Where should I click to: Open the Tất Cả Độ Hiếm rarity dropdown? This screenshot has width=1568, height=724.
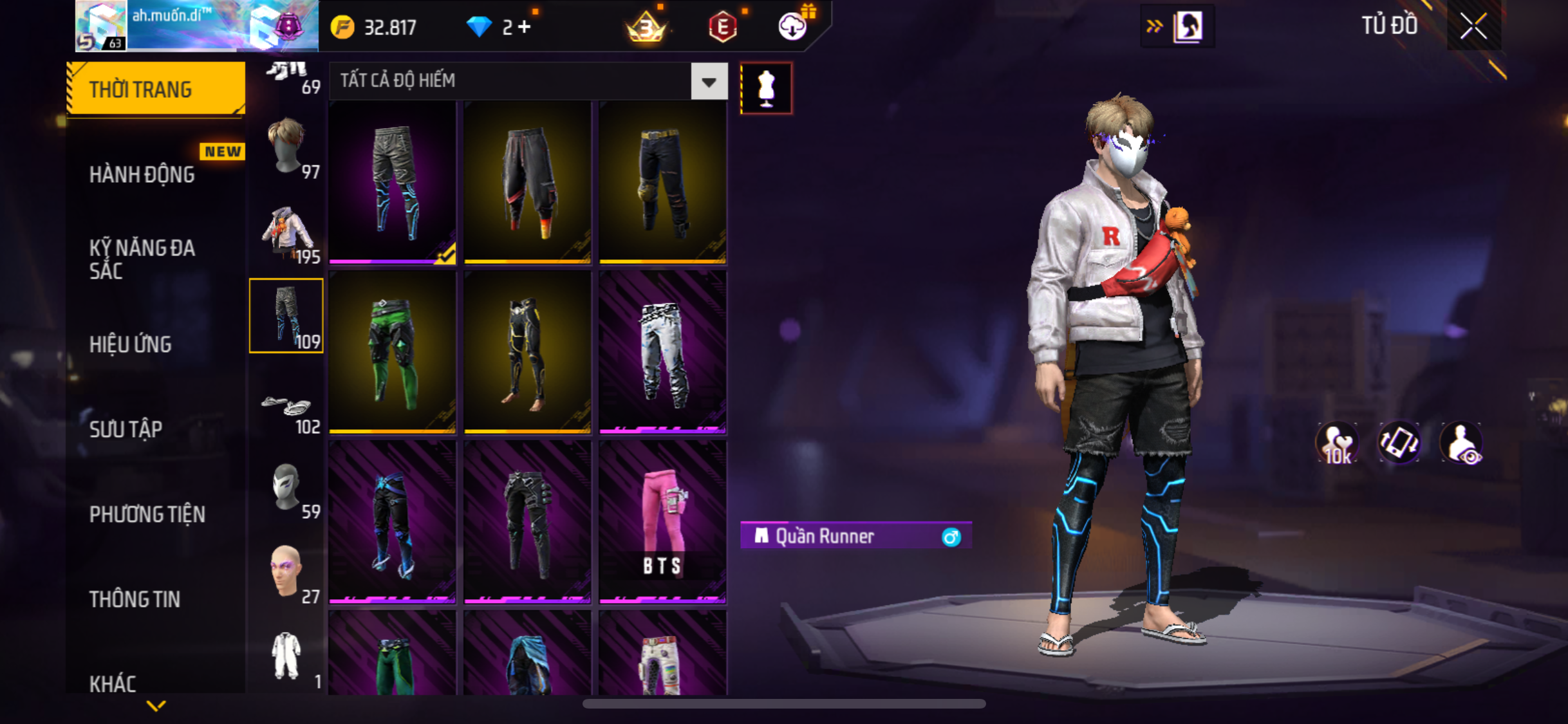(x=709, y=82)
